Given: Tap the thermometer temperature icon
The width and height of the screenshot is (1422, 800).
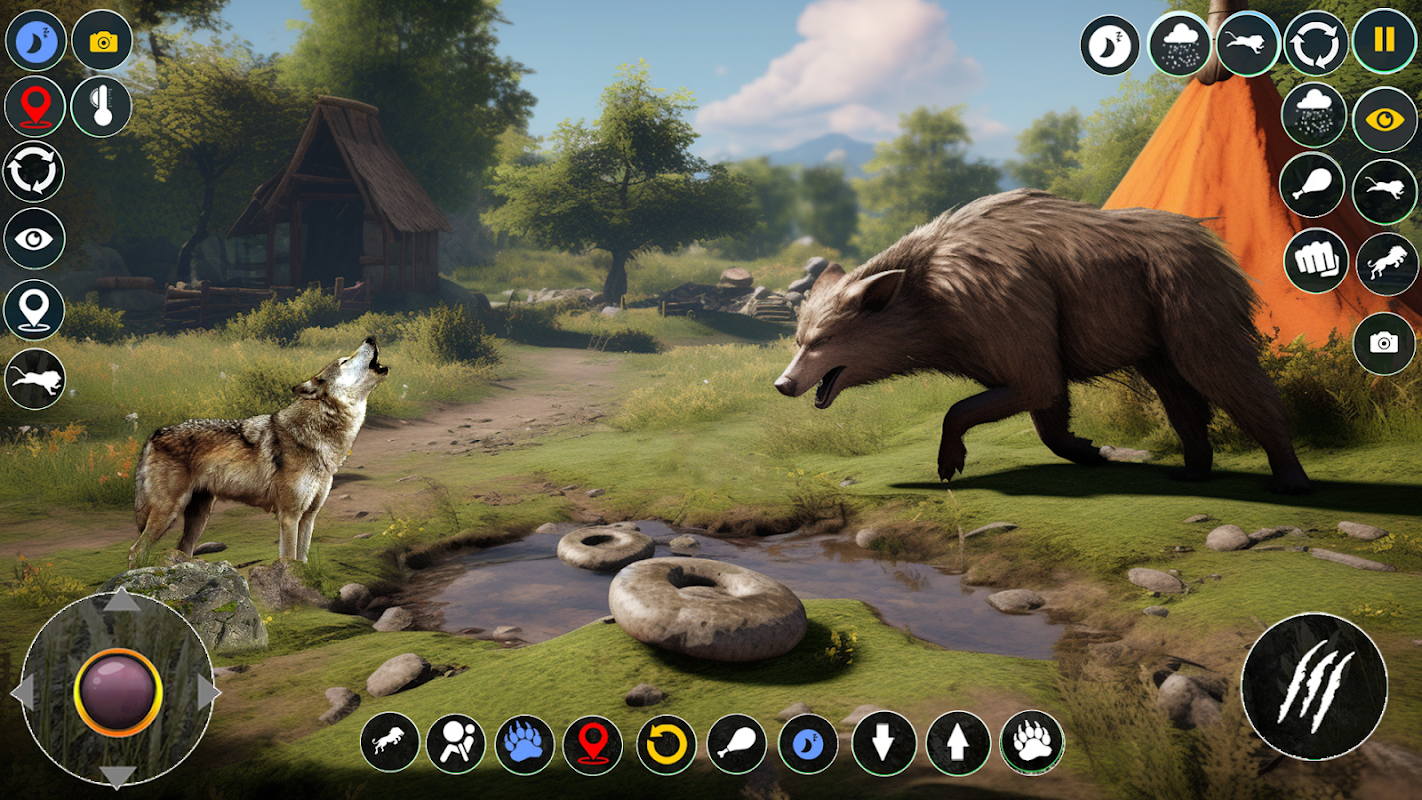Looking at the screenshot, I should point(101,107).
